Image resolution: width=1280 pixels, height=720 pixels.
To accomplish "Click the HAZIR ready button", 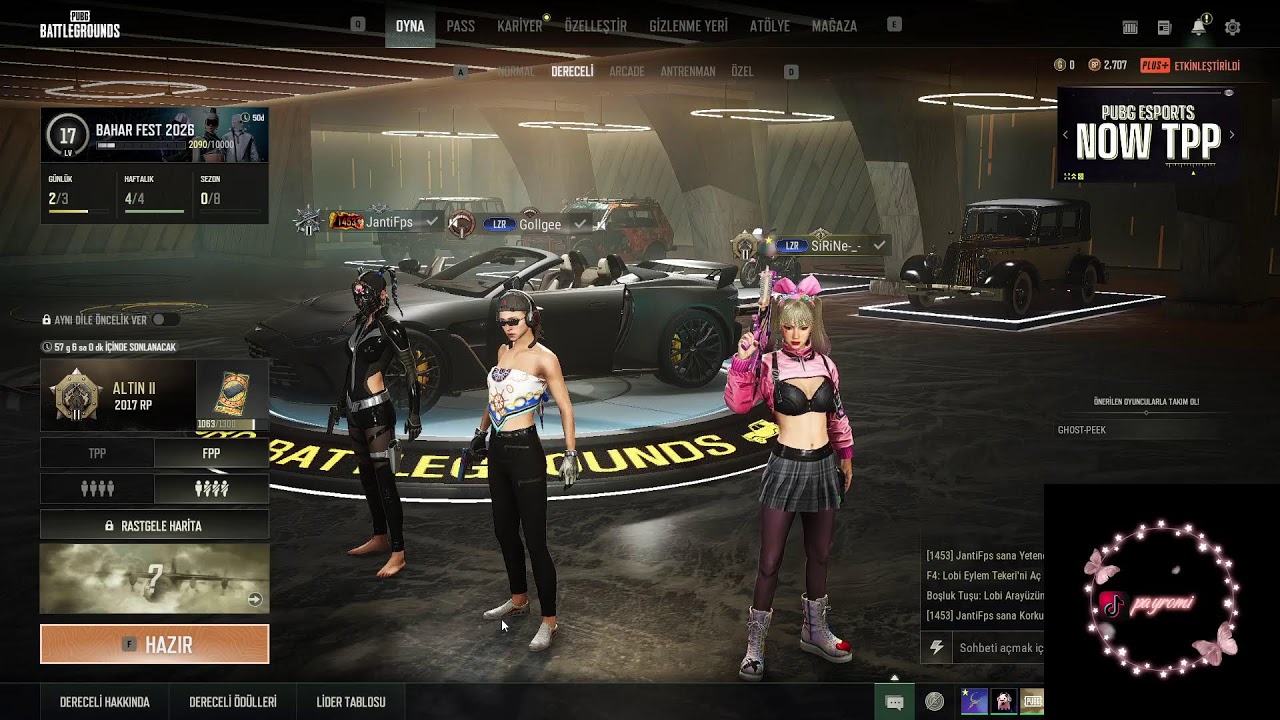I will [x=154, y=645].
